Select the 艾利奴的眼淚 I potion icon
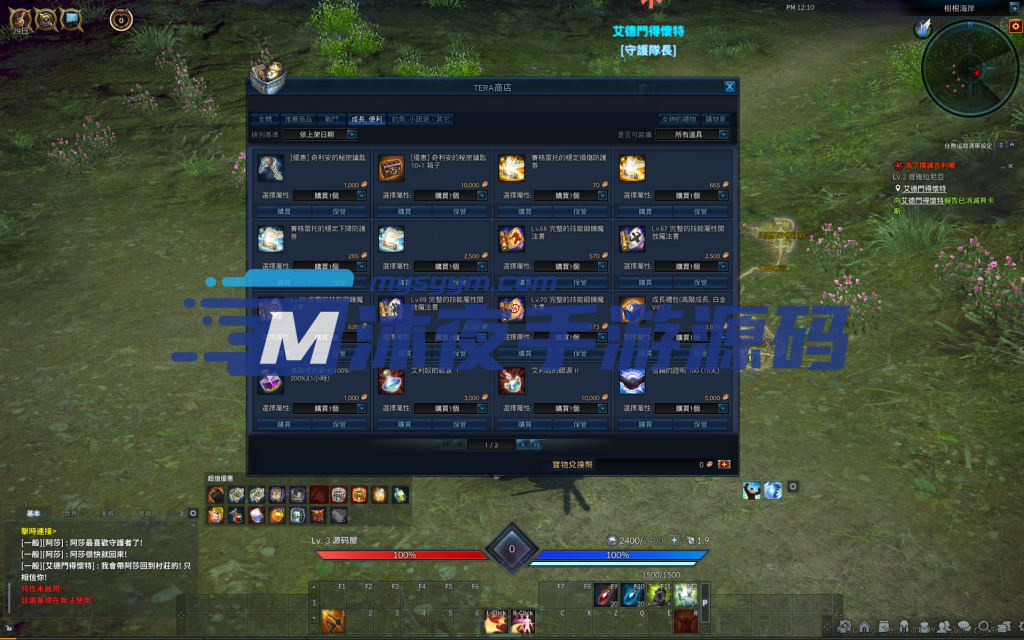1024x640 pixels. (x=391, y=382)
